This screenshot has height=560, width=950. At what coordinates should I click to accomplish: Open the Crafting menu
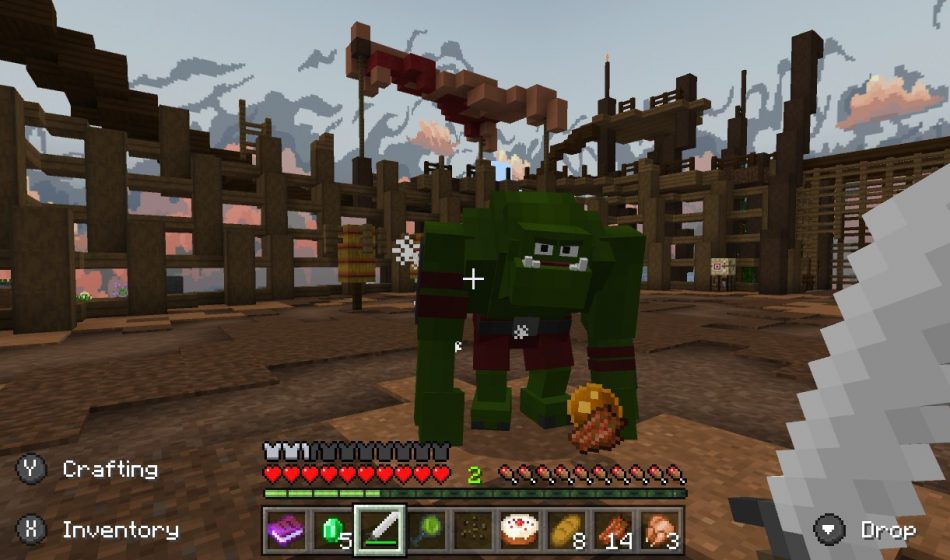click(109, 469)
